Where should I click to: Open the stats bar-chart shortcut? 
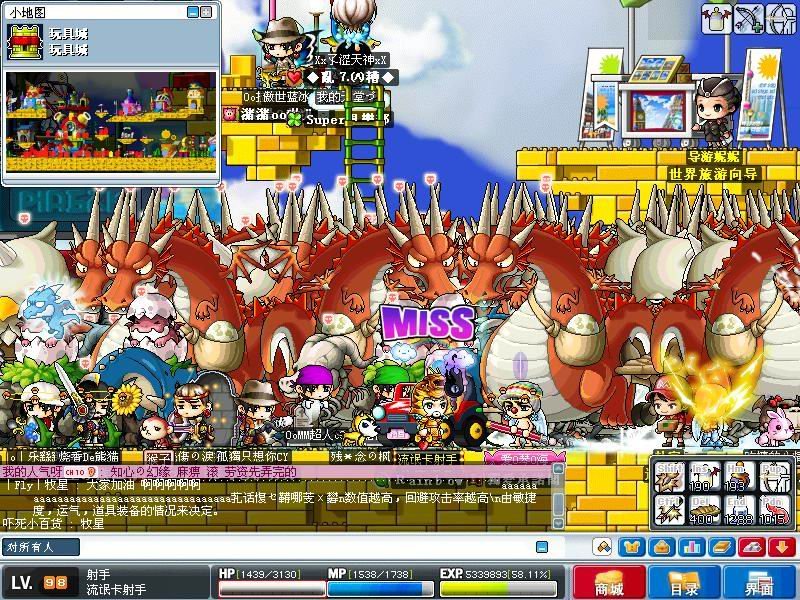688,546
